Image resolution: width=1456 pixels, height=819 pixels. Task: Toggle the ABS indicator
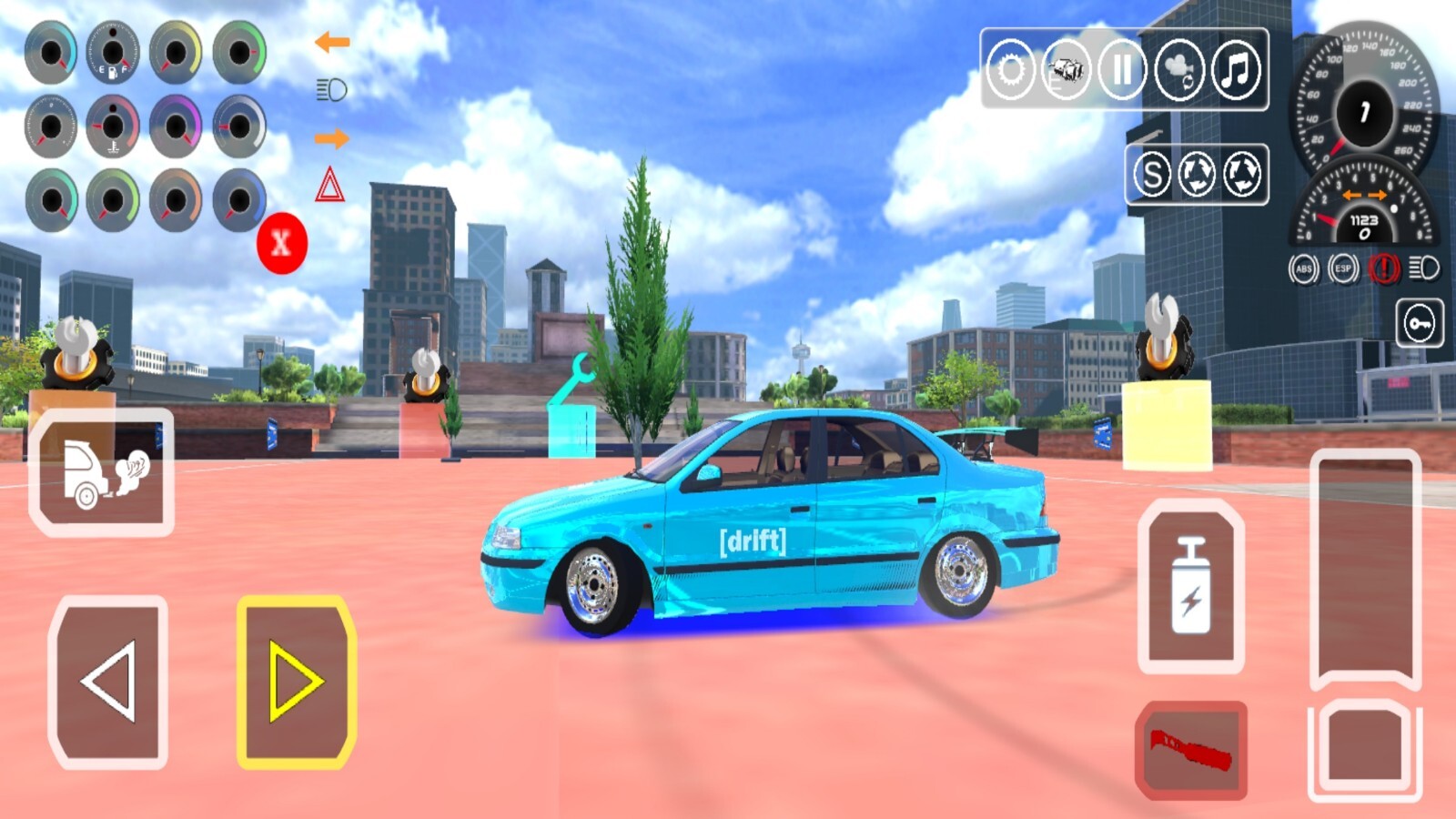1304,268
